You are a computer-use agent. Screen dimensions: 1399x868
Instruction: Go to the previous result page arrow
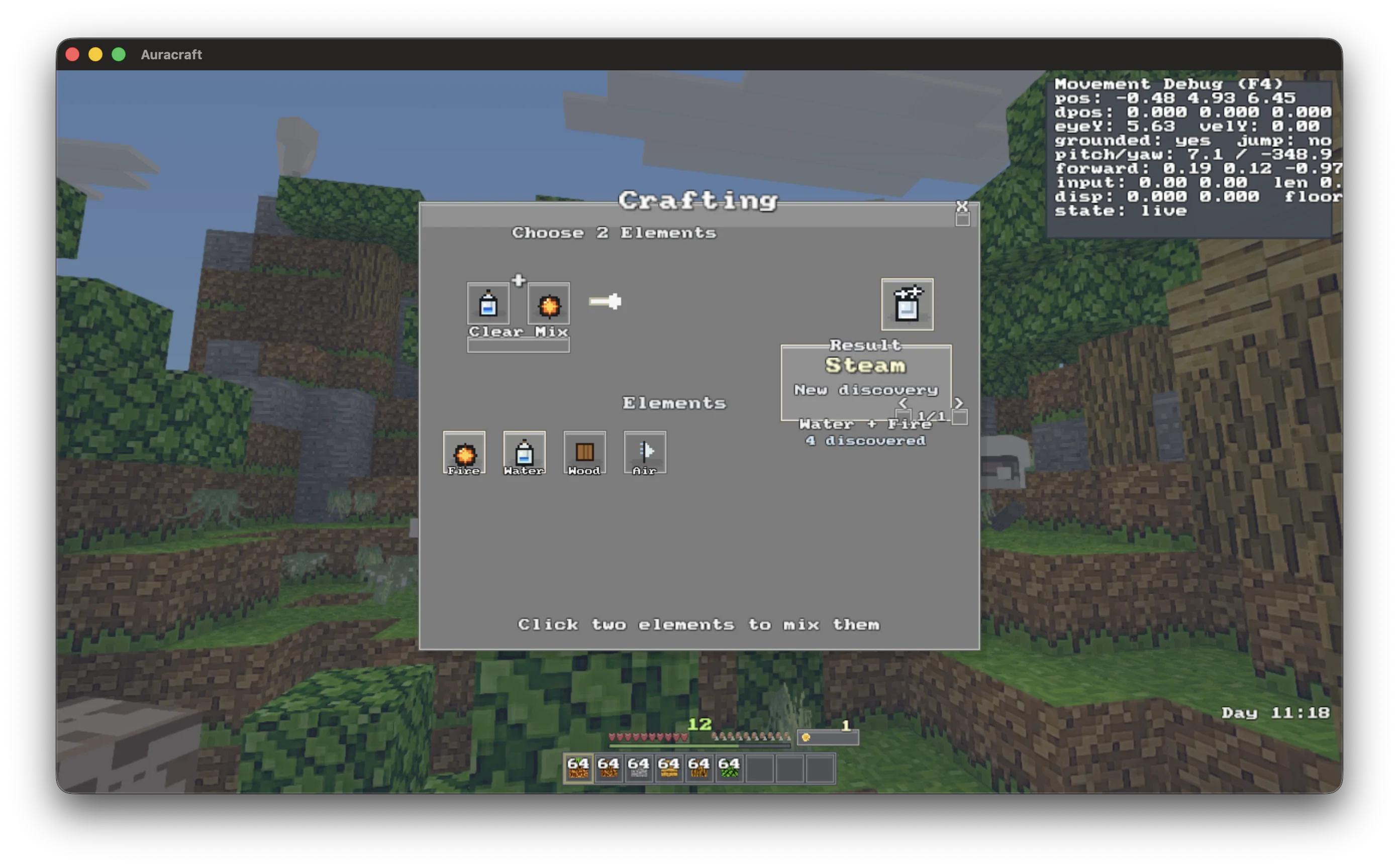coord(903,403)
